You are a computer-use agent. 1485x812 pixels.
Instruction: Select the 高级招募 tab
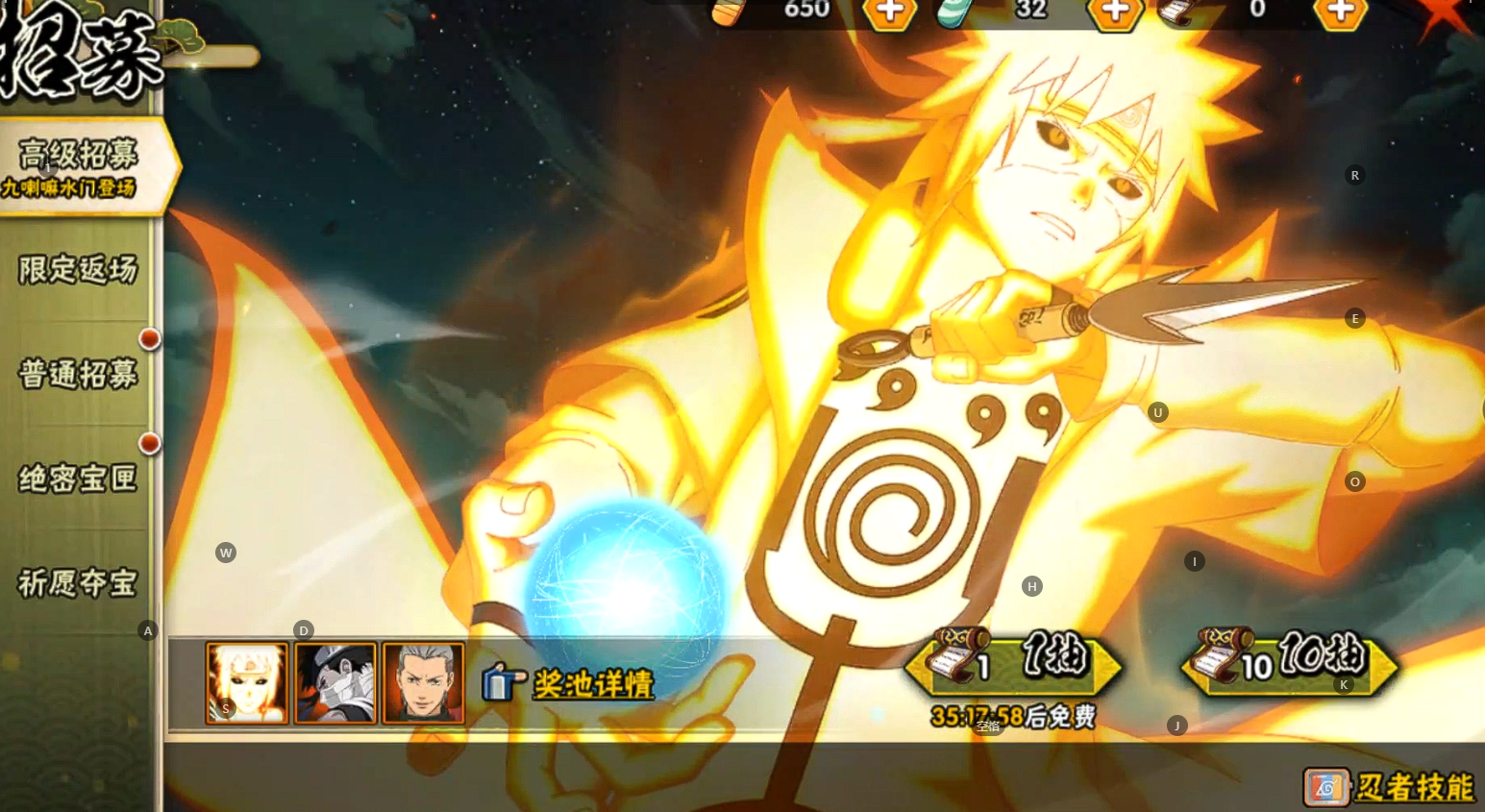click(79, 166)
